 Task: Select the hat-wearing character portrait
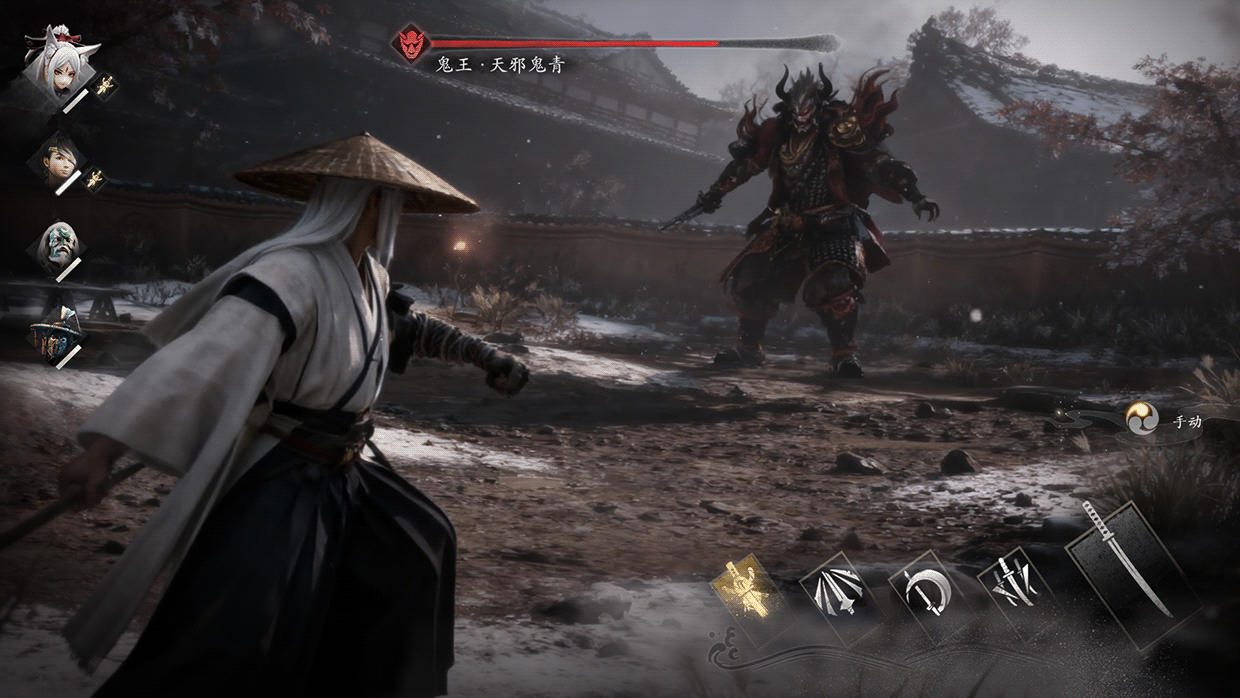pyautogui.click(x=55, y=332)
